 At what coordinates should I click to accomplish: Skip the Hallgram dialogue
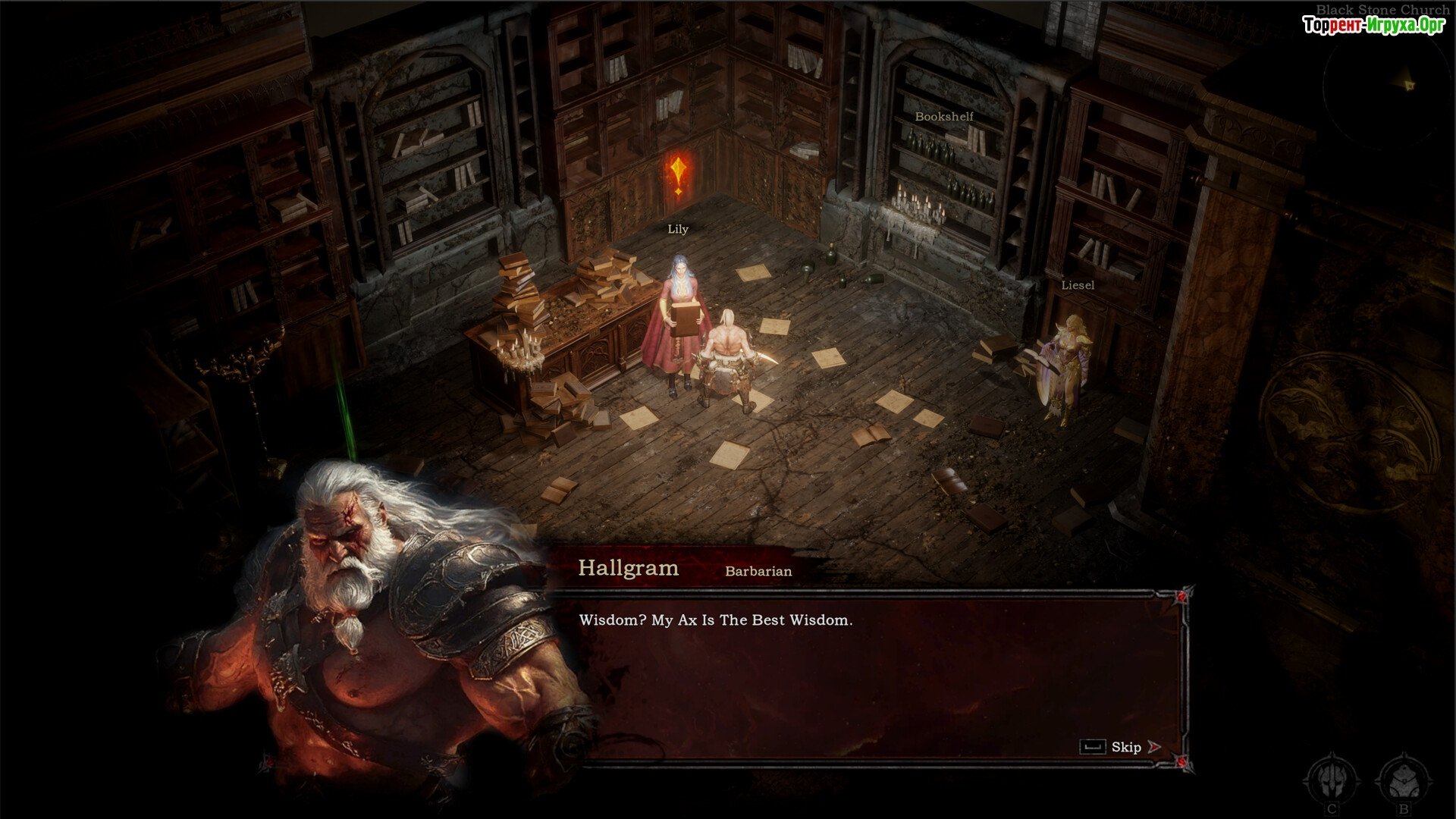click(x=1126, y=747)
